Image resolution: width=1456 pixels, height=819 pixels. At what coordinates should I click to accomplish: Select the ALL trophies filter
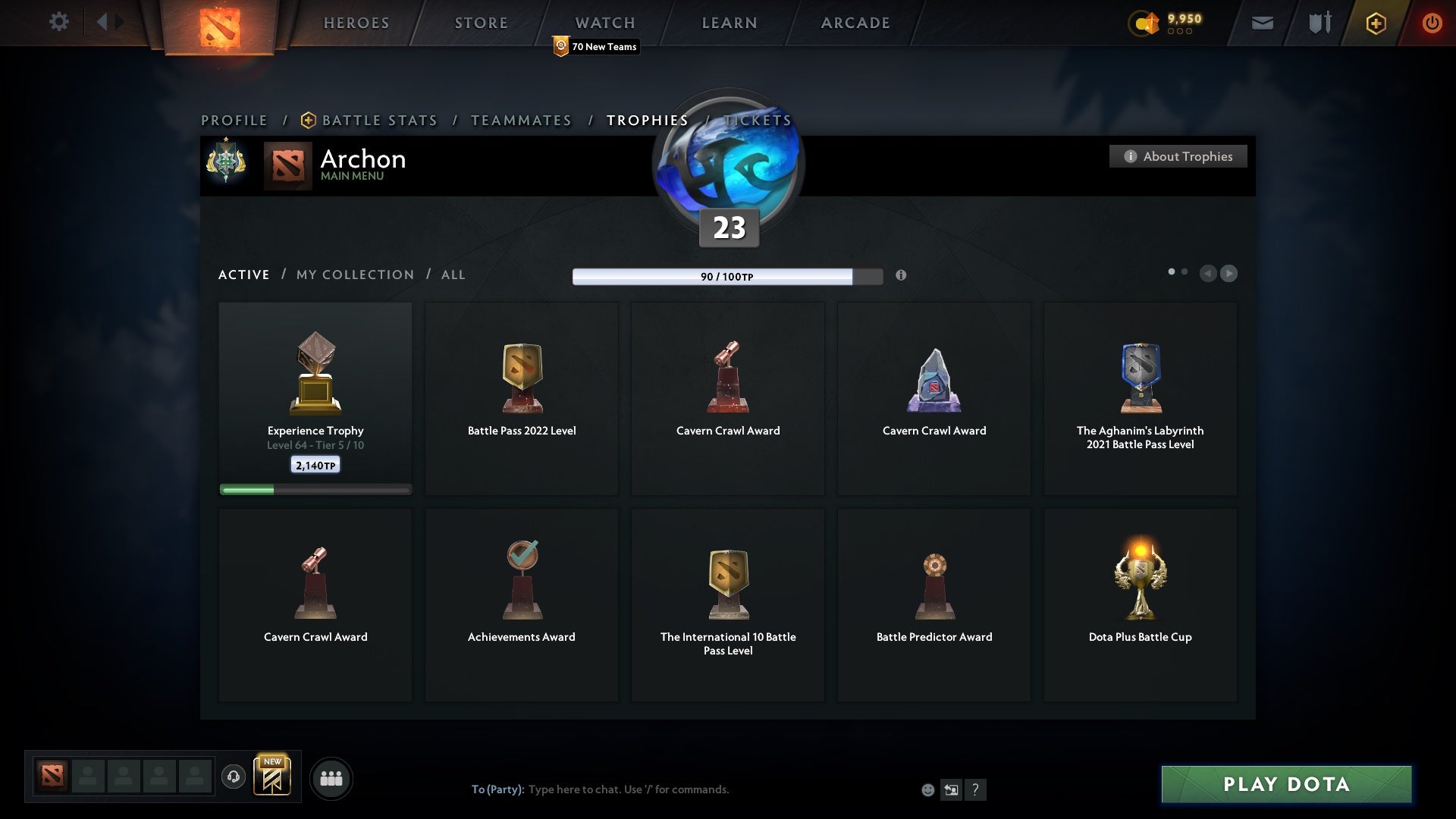point(453,275)
